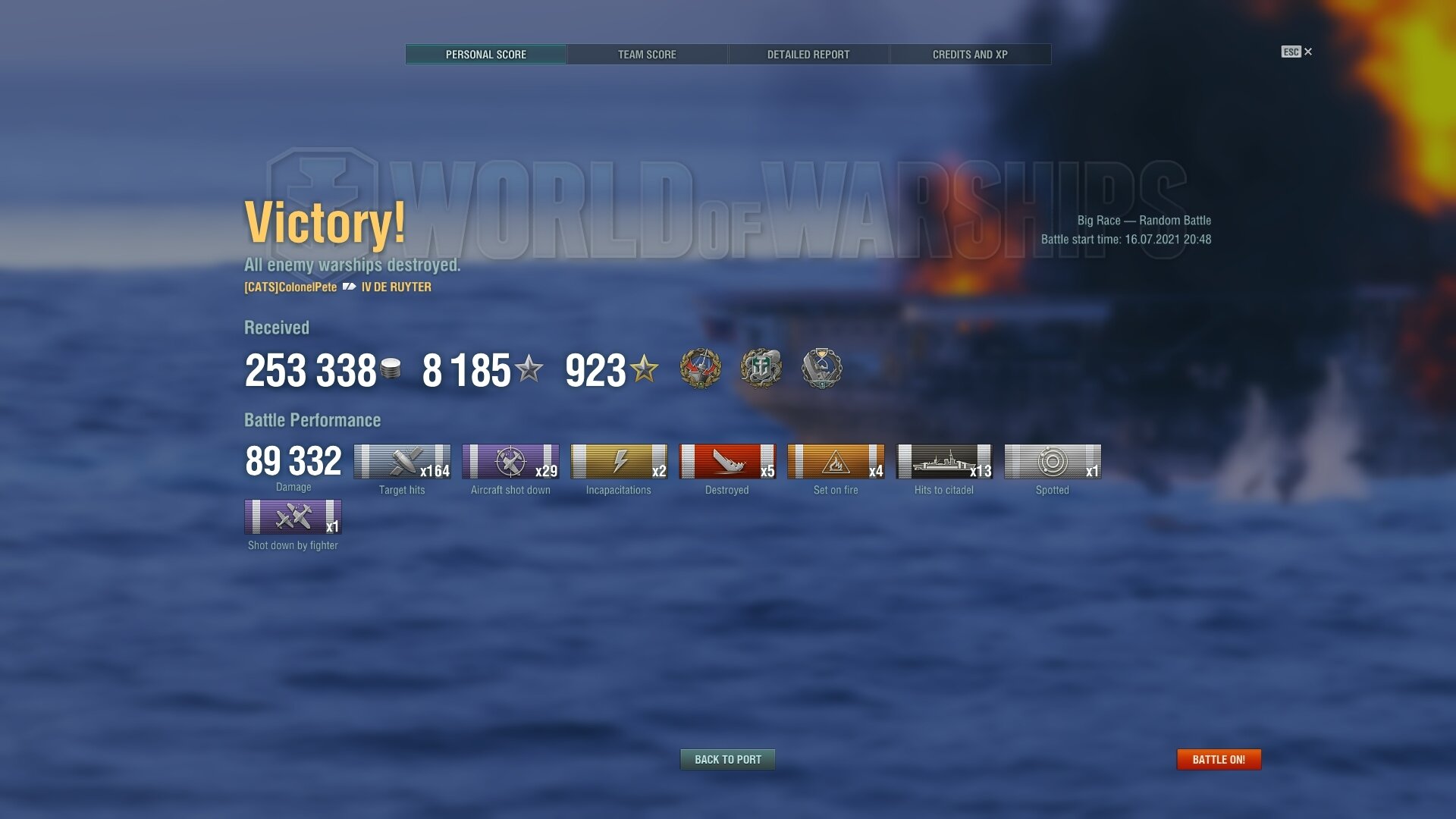Image resolution: width=1456 pixels, height=819 pixels.
Task: Select the Shot down by fighter ribbon
Action: click(x=293, y=517)
